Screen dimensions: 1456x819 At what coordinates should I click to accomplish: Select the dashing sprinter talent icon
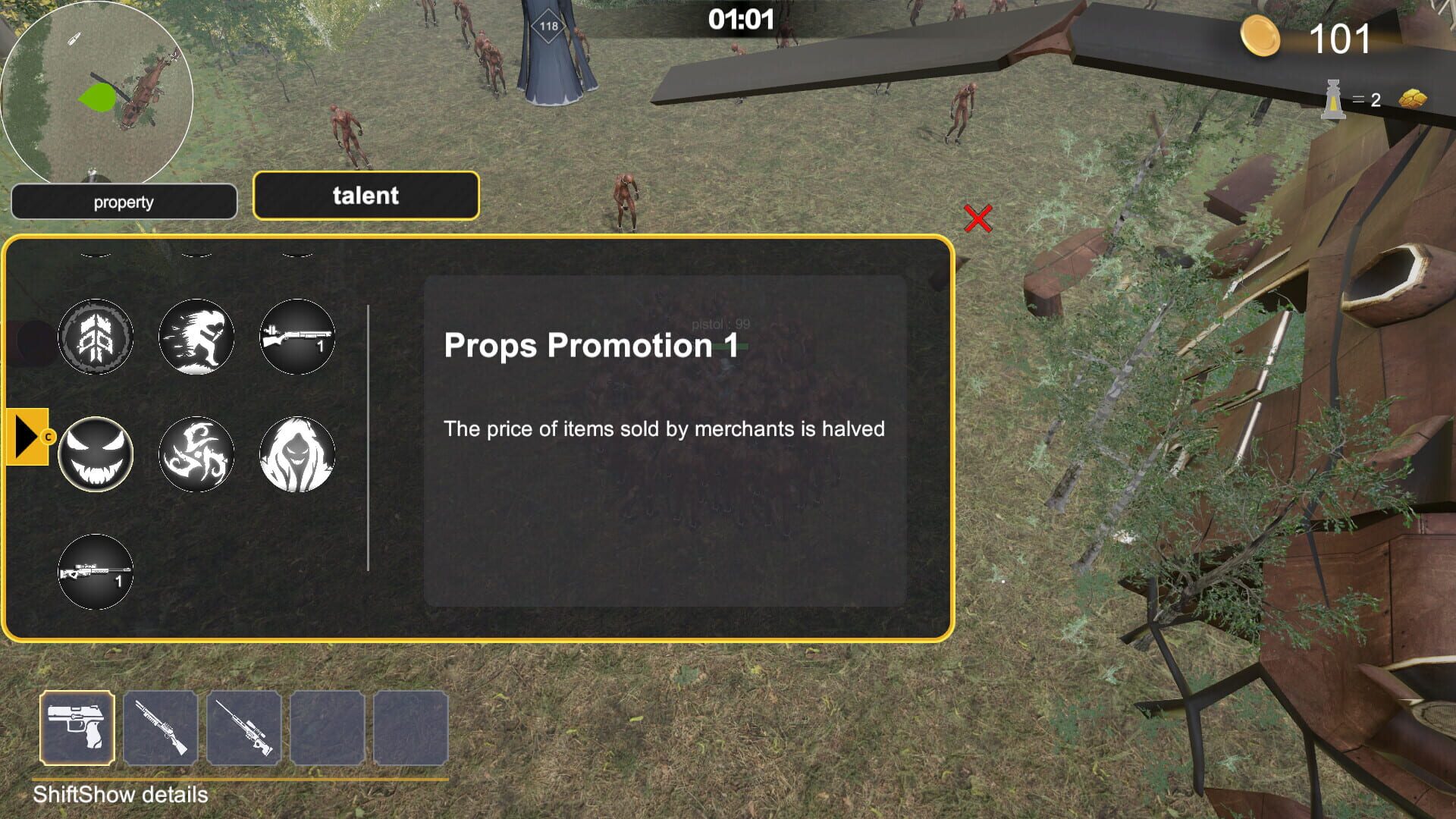pos(196,337)
